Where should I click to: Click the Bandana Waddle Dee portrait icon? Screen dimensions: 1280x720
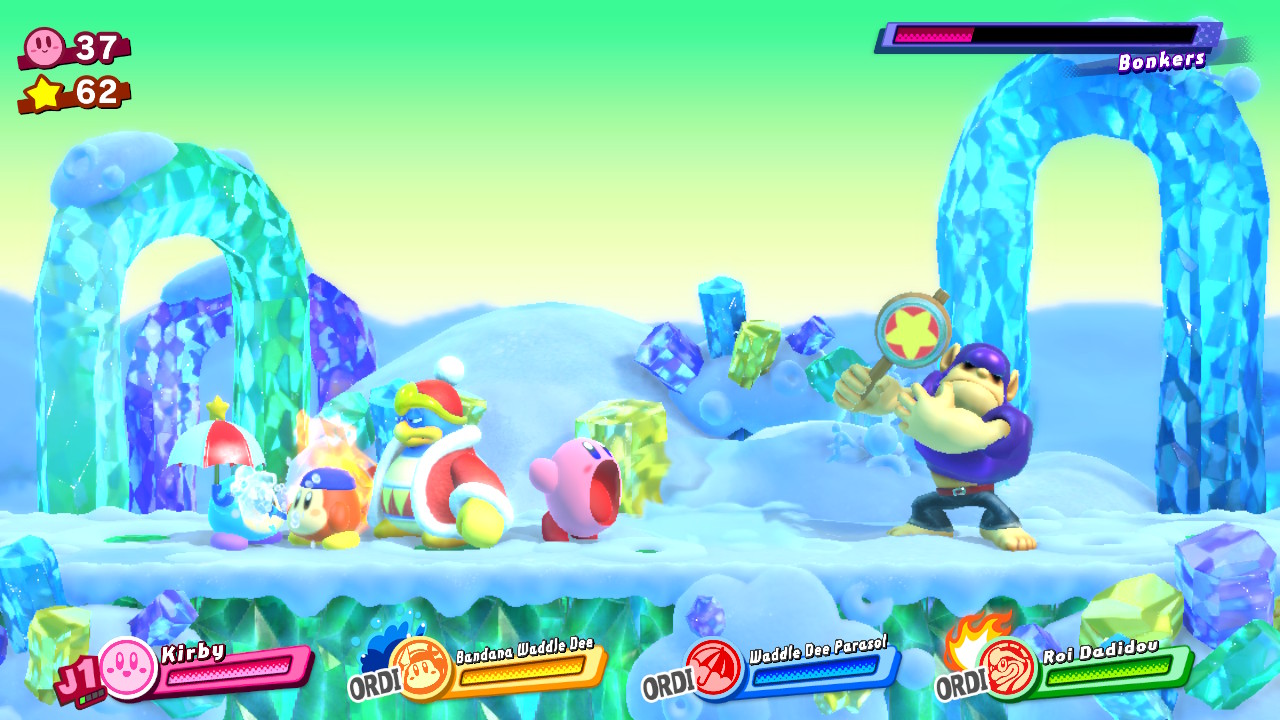point(420,668)
